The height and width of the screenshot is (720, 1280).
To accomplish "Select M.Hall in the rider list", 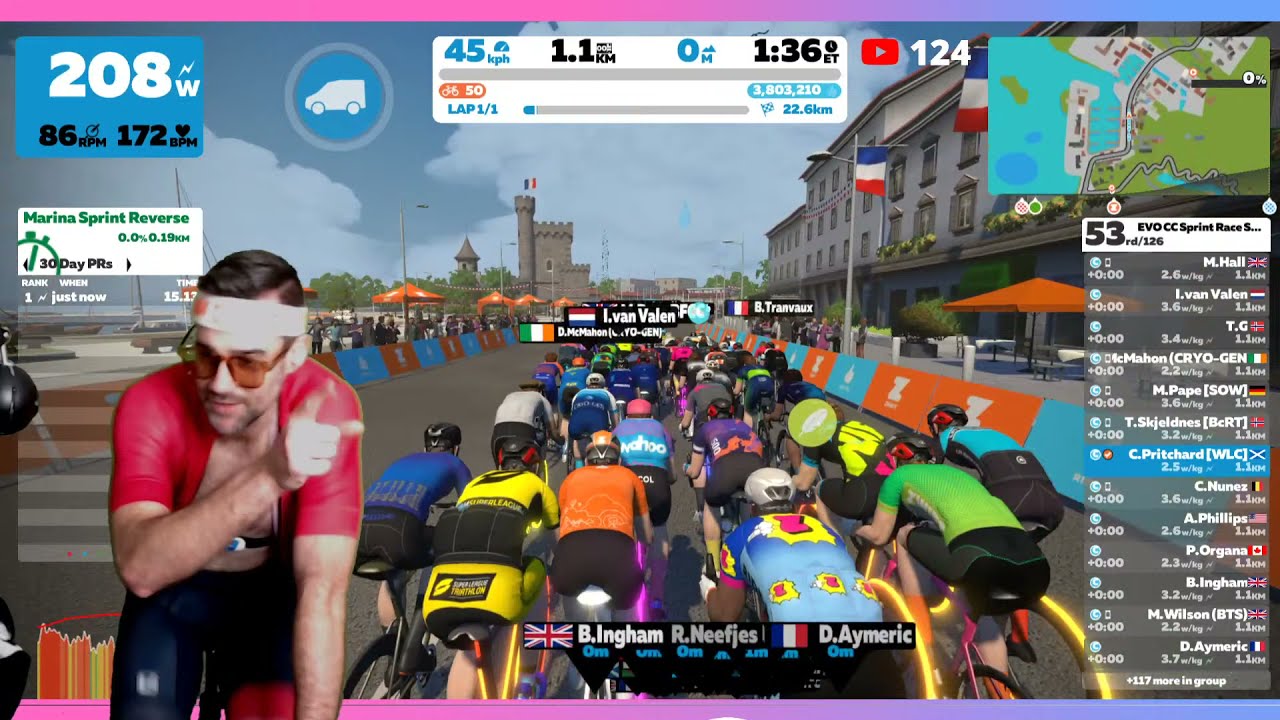I will [1177, 268].
